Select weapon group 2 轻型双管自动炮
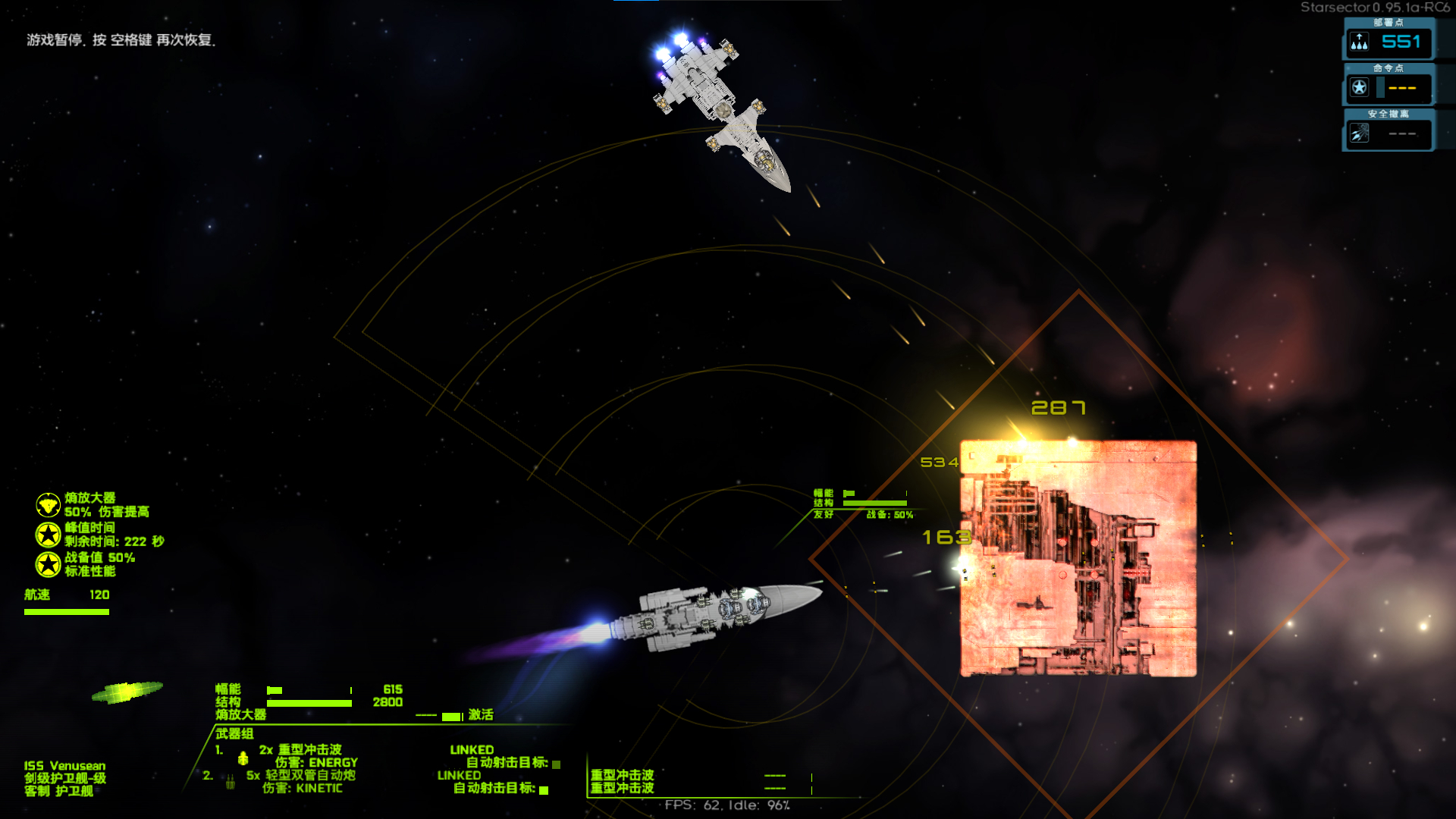 tap(300, 776)
